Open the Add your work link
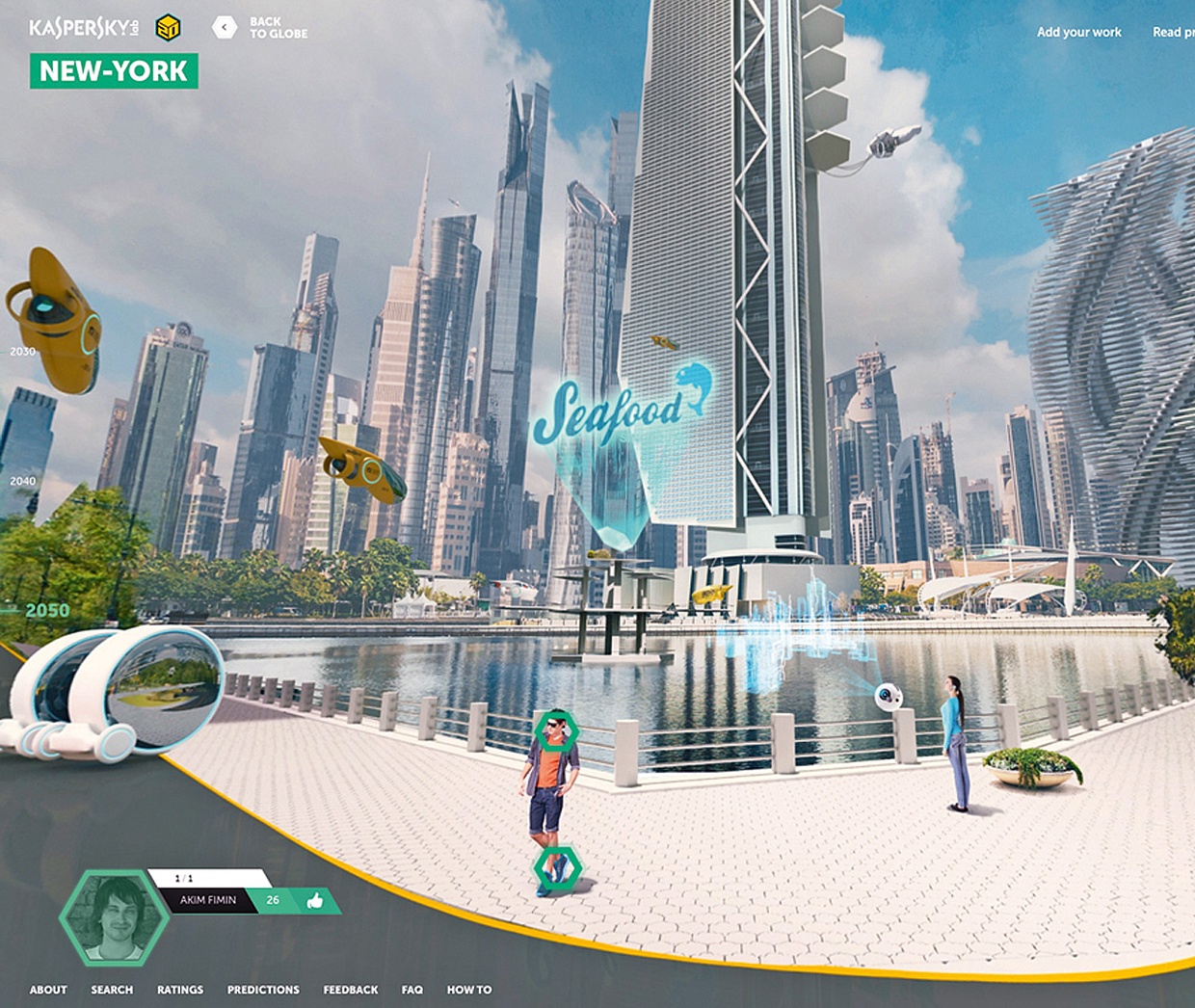This screenshot has width=1195, height=1008. pyautogui.click(x=1078, y=32)
